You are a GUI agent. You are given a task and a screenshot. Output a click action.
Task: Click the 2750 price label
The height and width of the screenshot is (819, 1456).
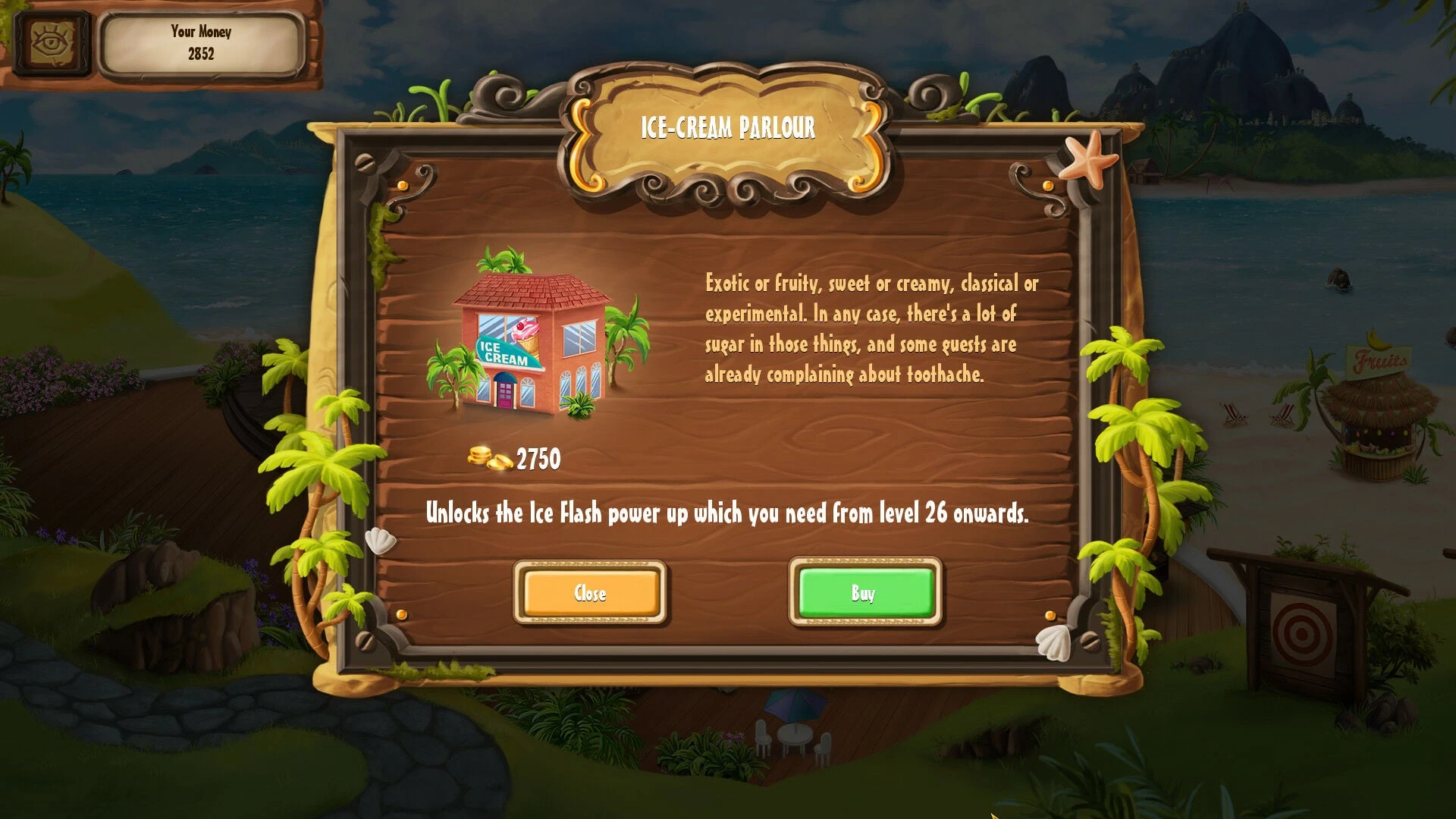[x=538, y=457]
